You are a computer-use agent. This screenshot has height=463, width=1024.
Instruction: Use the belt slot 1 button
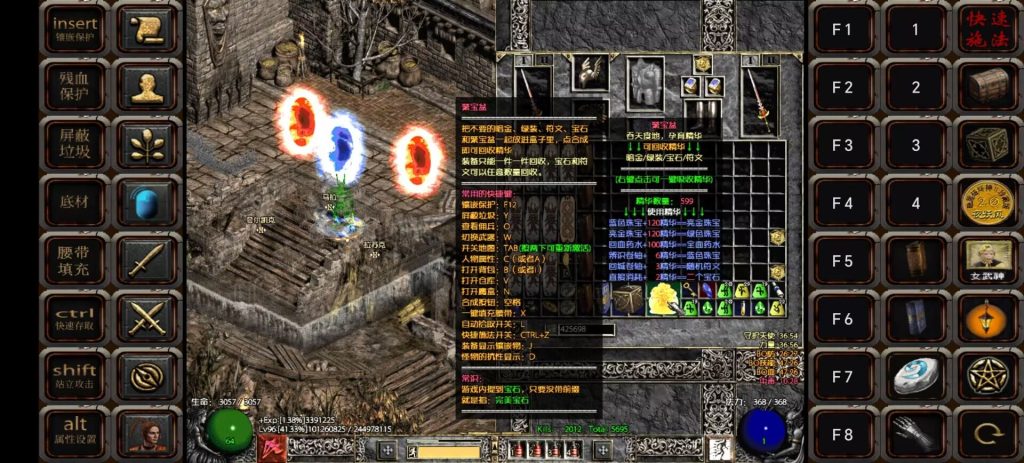[x=915, y=29]
